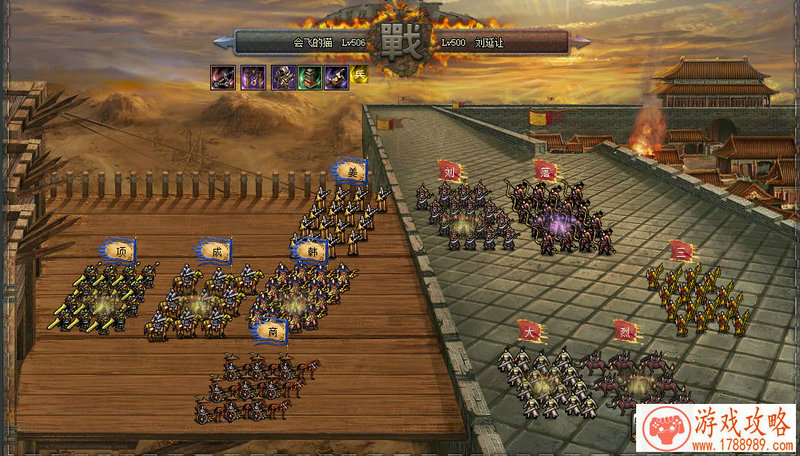This screenshot has height=456, width=800.
Task: Choose the dark red icon beside the purple banner
Action: 223,77
